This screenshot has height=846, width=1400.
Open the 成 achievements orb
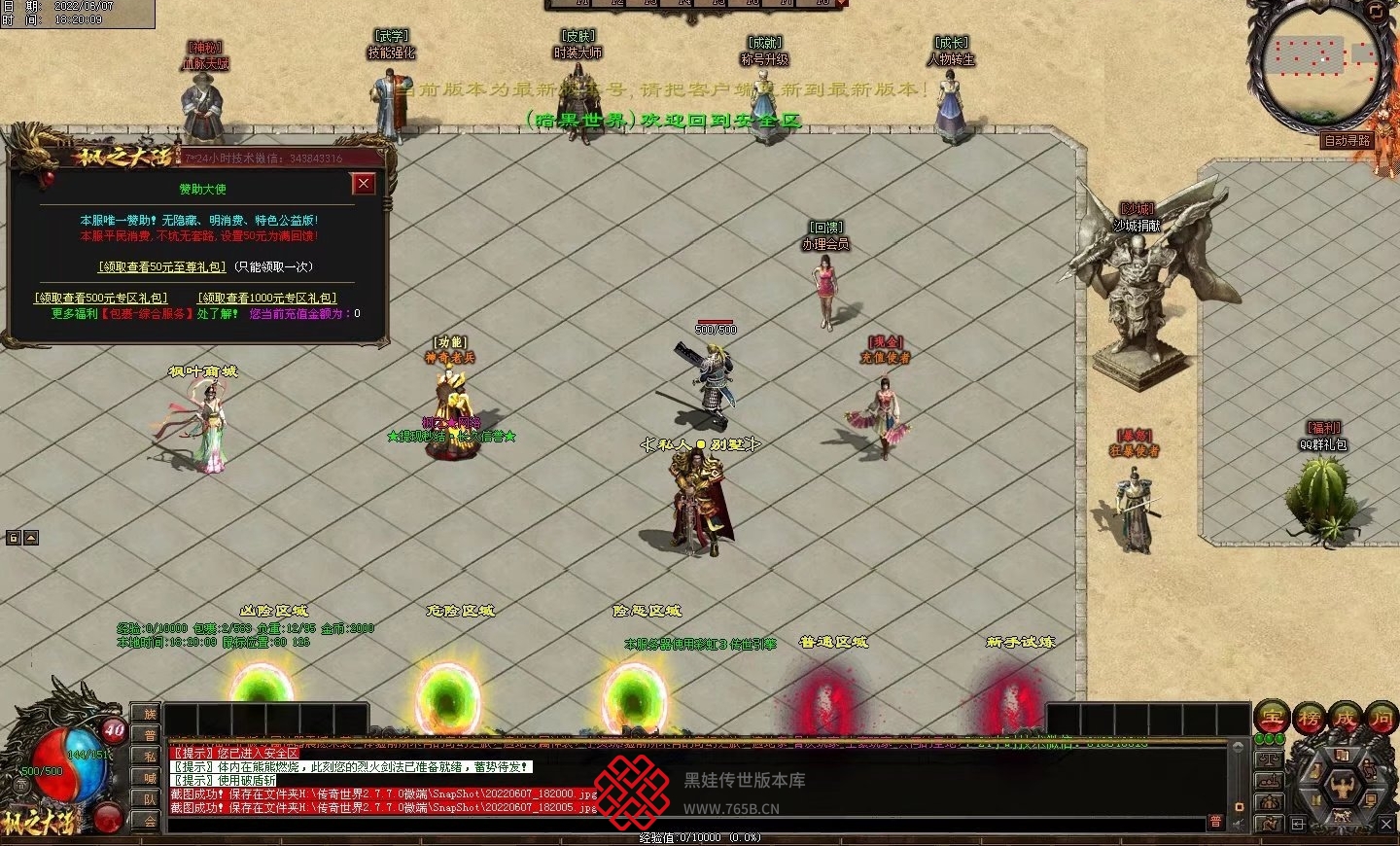pos(1345,719)
